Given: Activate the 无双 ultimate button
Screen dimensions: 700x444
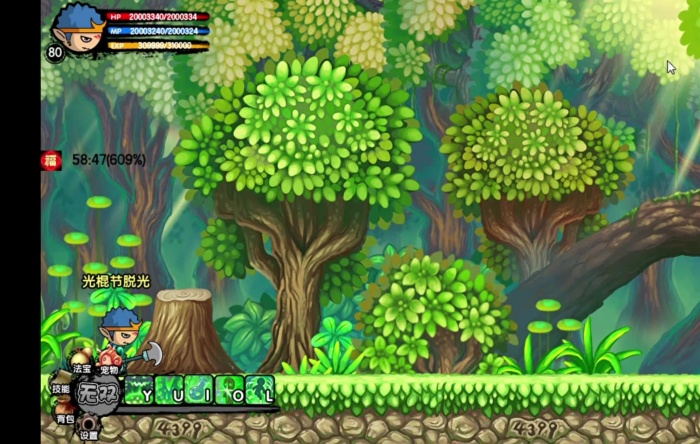Looking at the screenshot, I should pyautogui.click(x=98, y=391).
